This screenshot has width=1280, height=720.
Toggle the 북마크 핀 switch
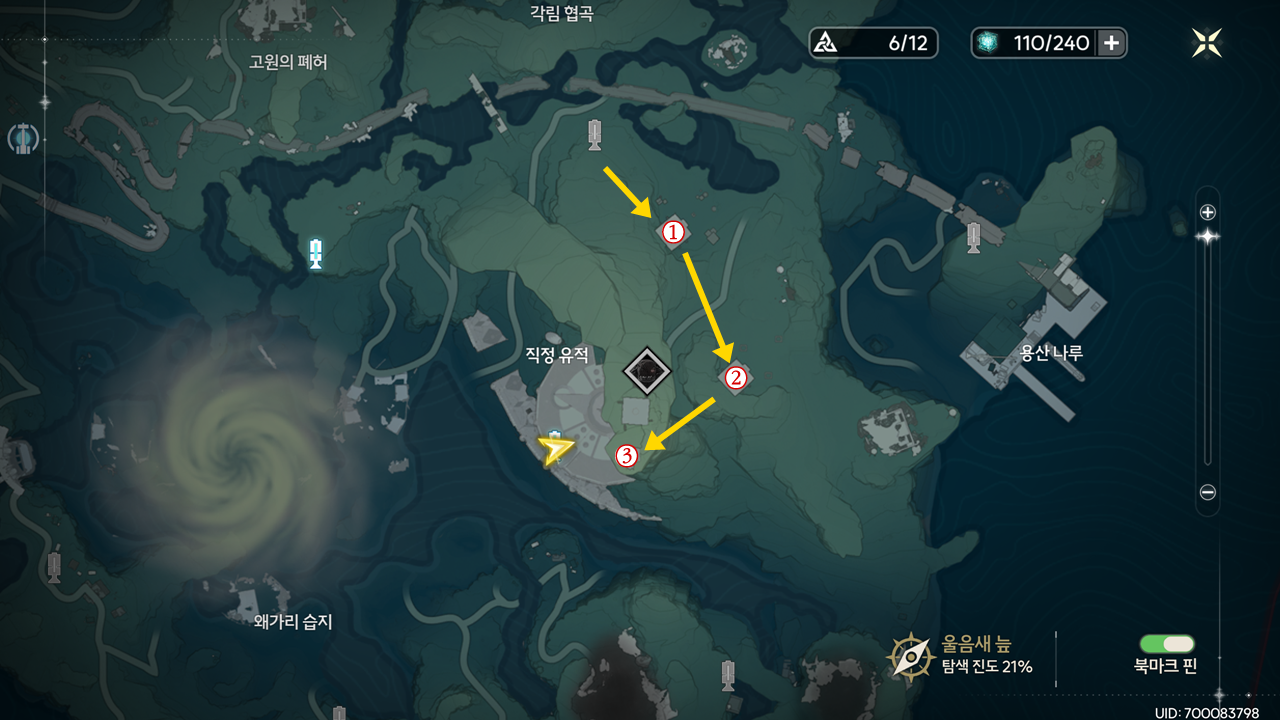click(1167, 645)
